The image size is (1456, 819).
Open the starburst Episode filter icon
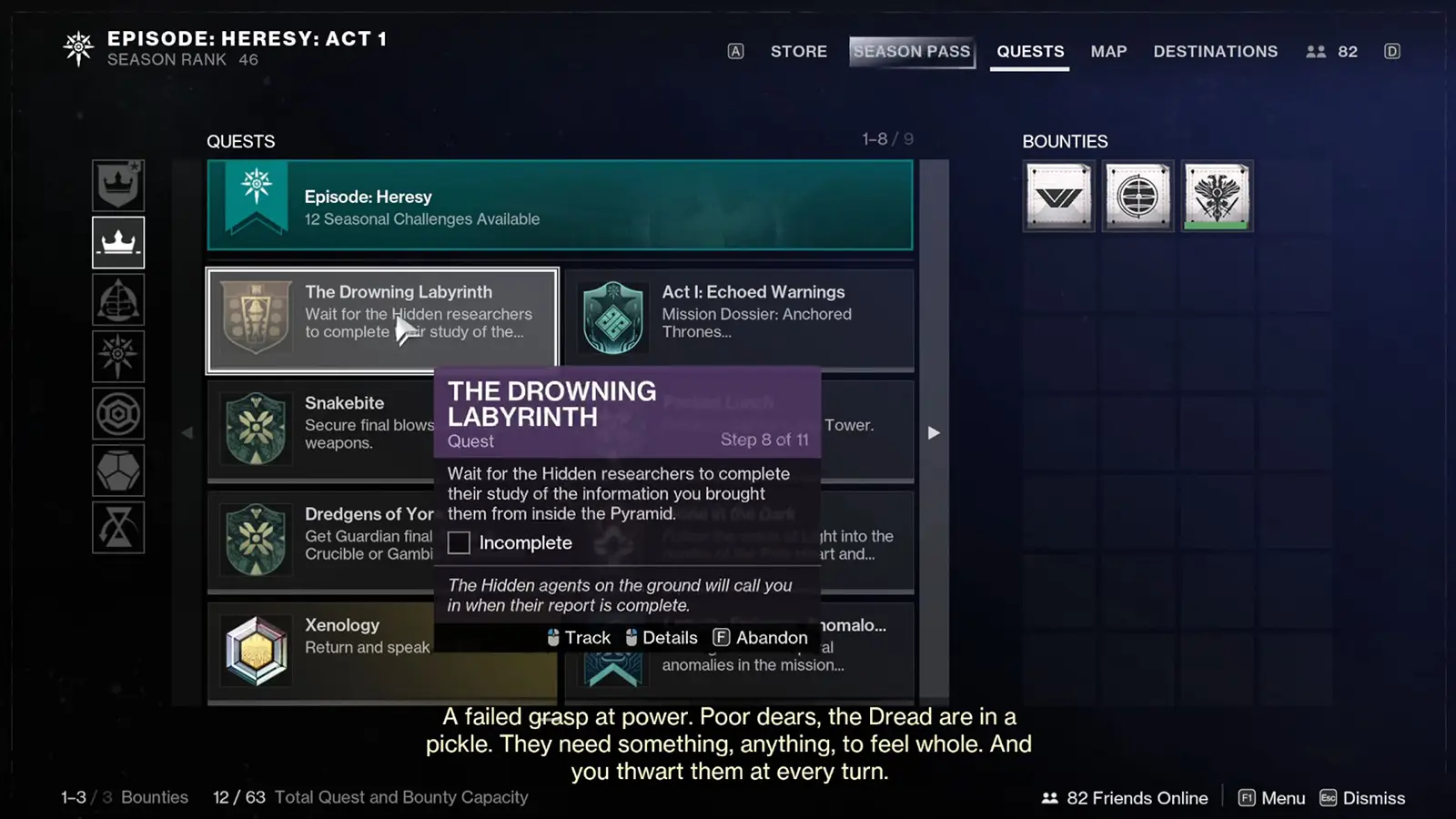coord(118,356)
